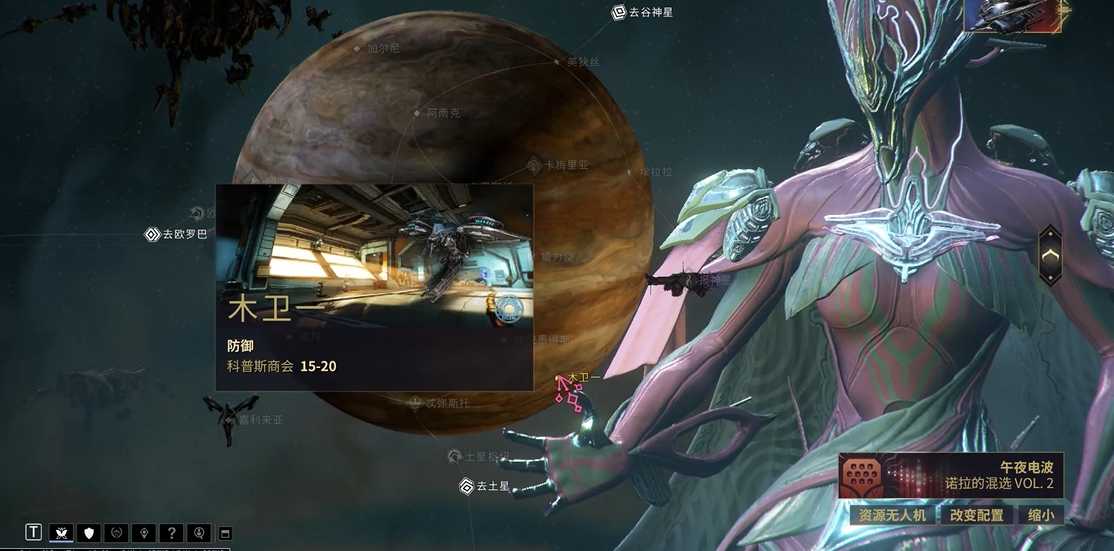Expand the chevron arrow on right edge
This screenshot has height=551, width=1114.
(1050, 255)
